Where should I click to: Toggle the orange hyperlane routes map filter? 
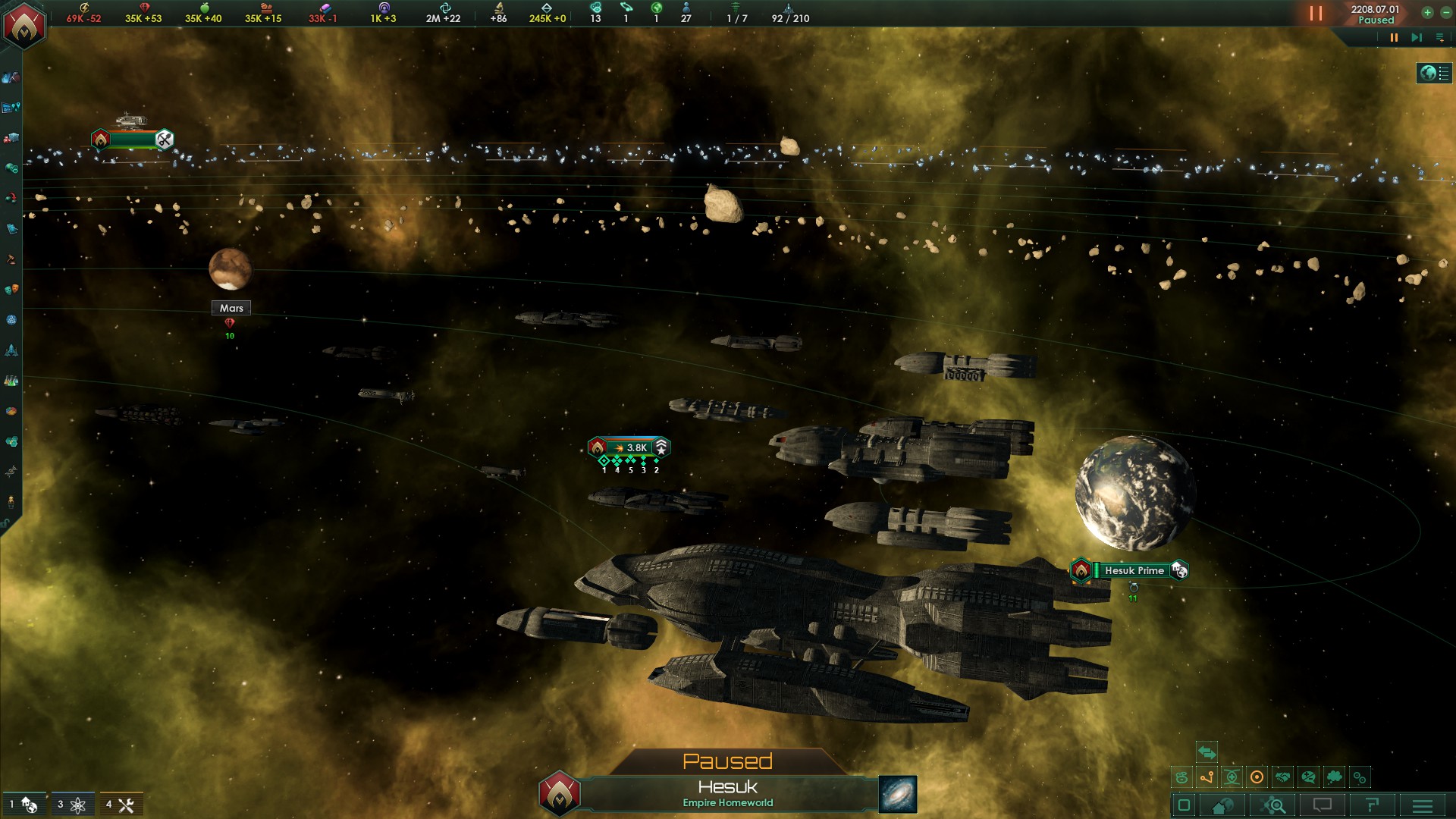coord(1207,777)
